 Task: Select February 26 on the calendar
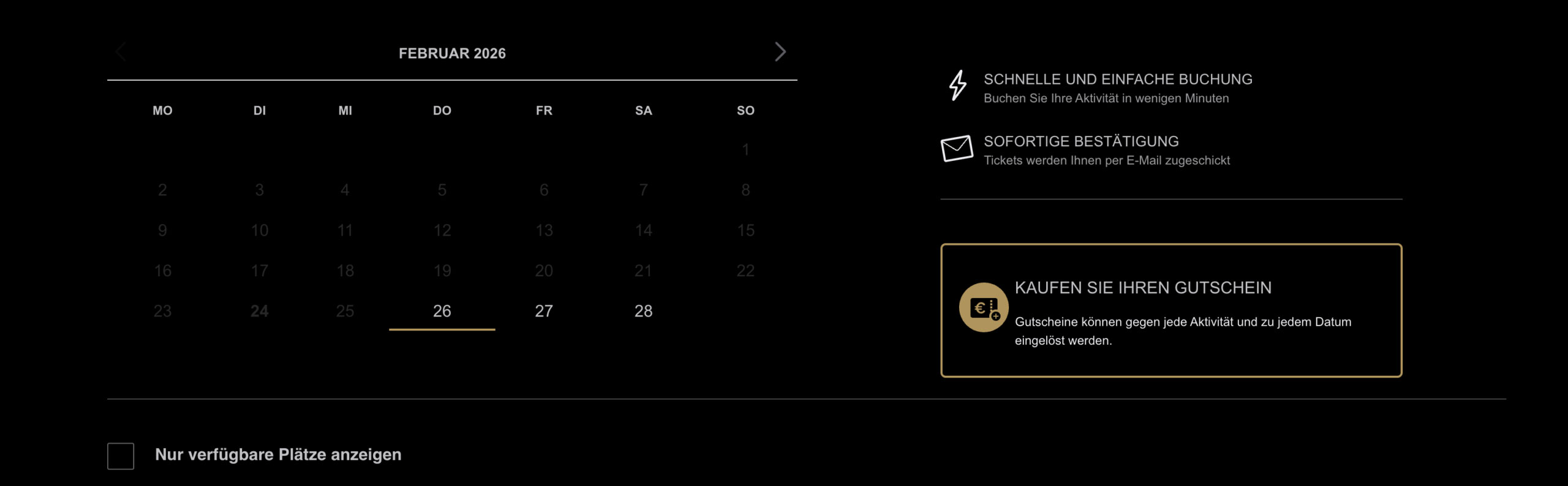pos(442,311)
